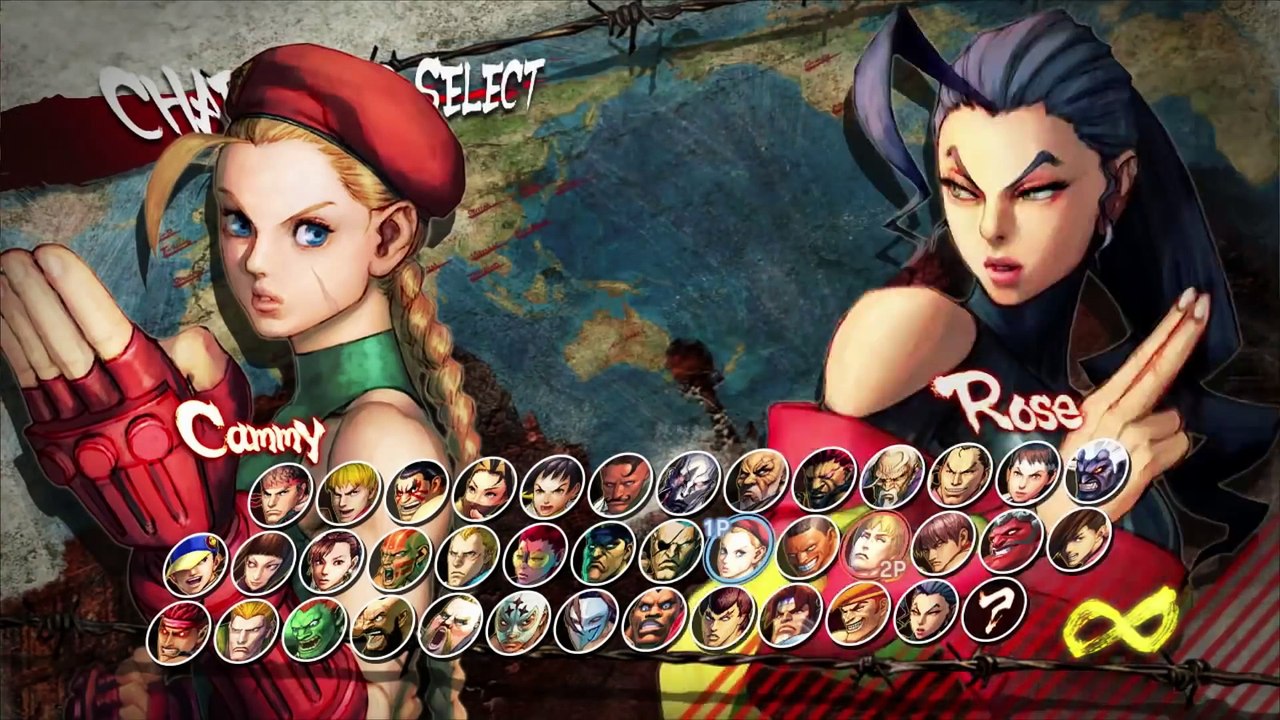
Task: Pick Dhalsim from the roster
Action: pos(400,559)
